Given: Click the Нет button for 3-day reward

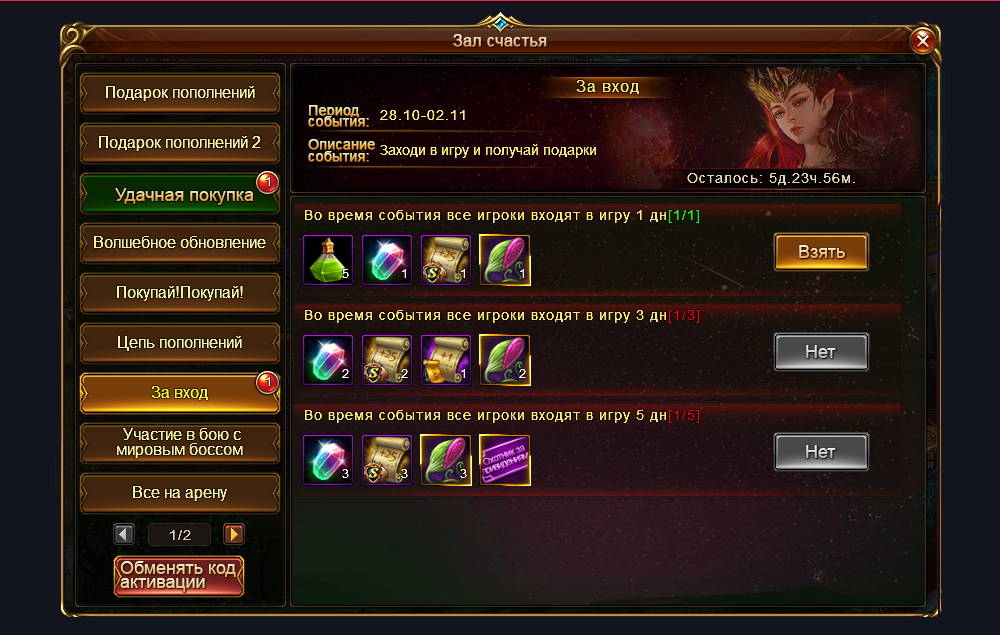Looking at the screenshot, I should point(821,352).
